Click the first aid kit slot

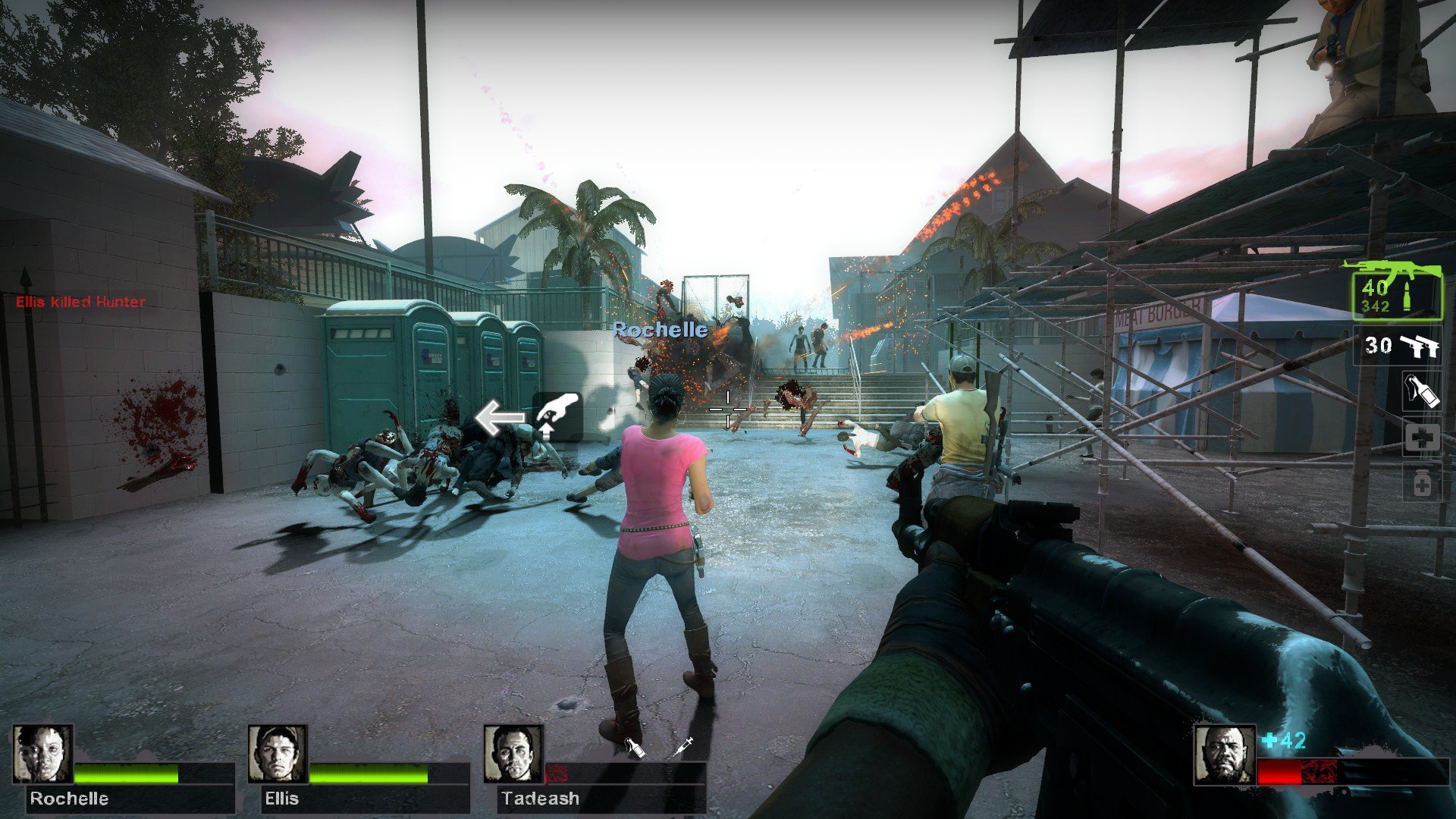click(1421, 438)
